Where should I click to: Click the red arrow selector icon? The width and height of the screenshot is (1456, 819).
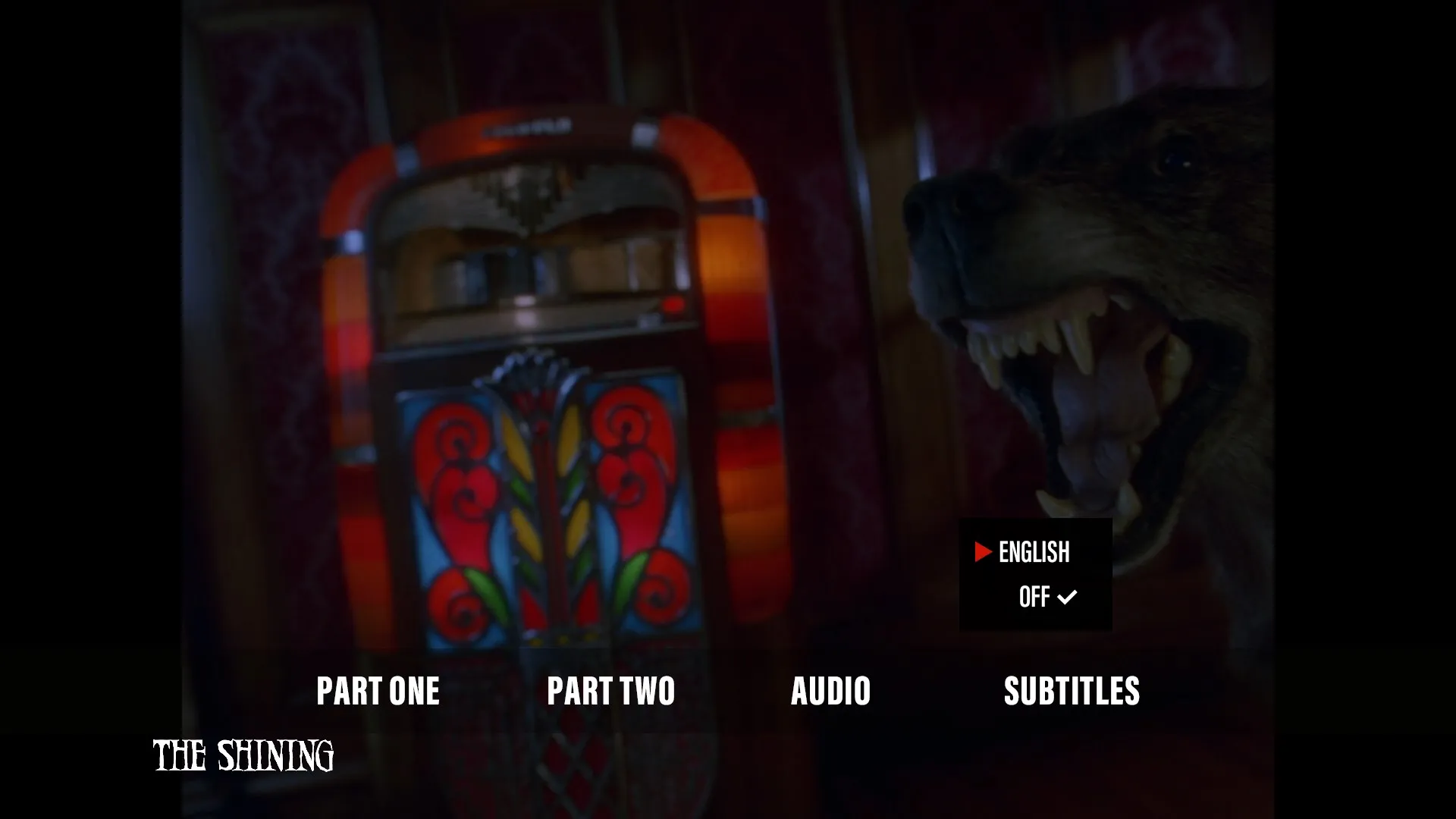pyautogui.click(x=983, y=552)
